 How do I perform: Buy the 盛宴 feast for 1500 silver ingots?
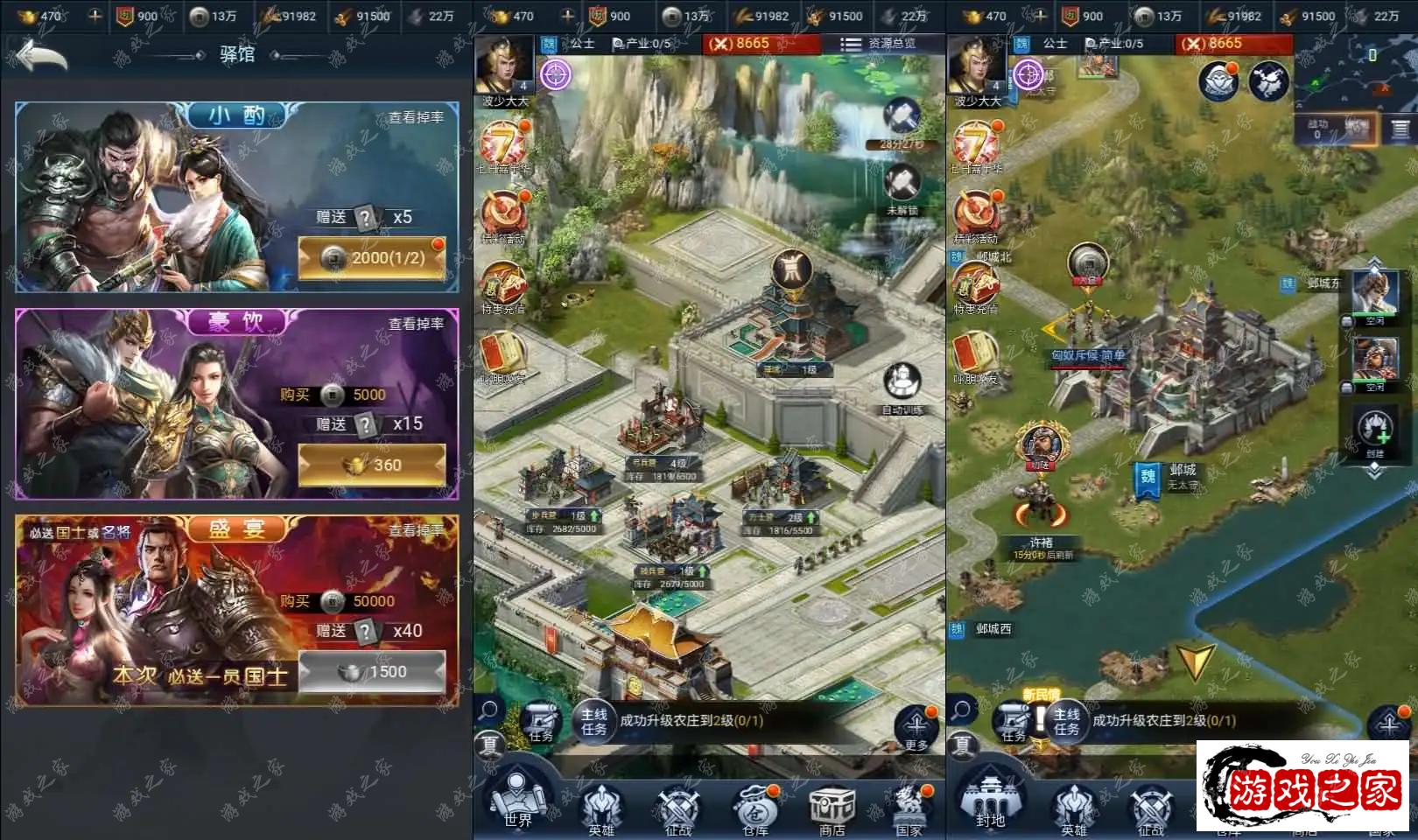[x=372, y=672]
